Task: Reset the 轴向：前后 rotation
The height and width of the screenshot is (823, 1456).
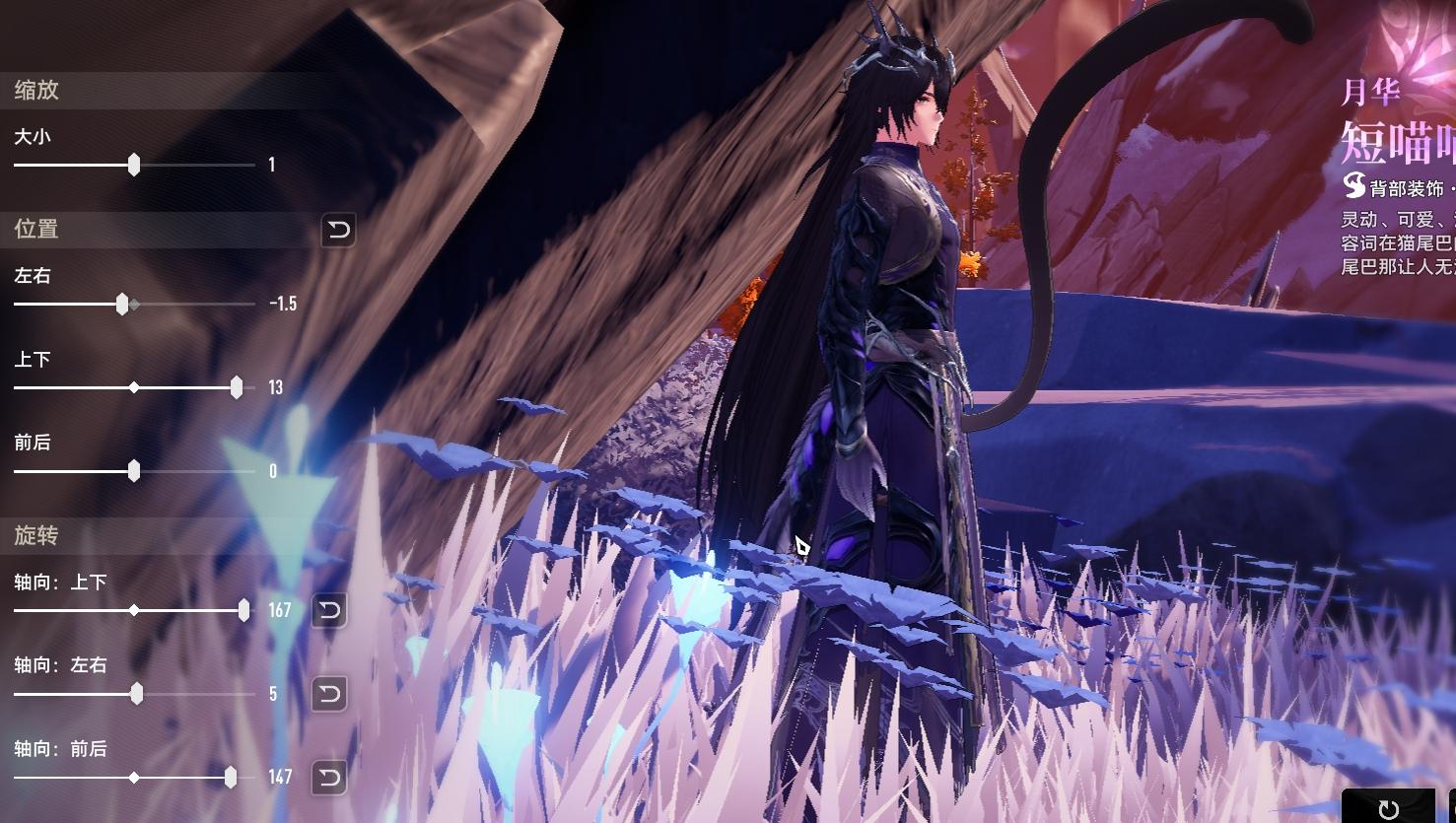Action: pos(329,778)
